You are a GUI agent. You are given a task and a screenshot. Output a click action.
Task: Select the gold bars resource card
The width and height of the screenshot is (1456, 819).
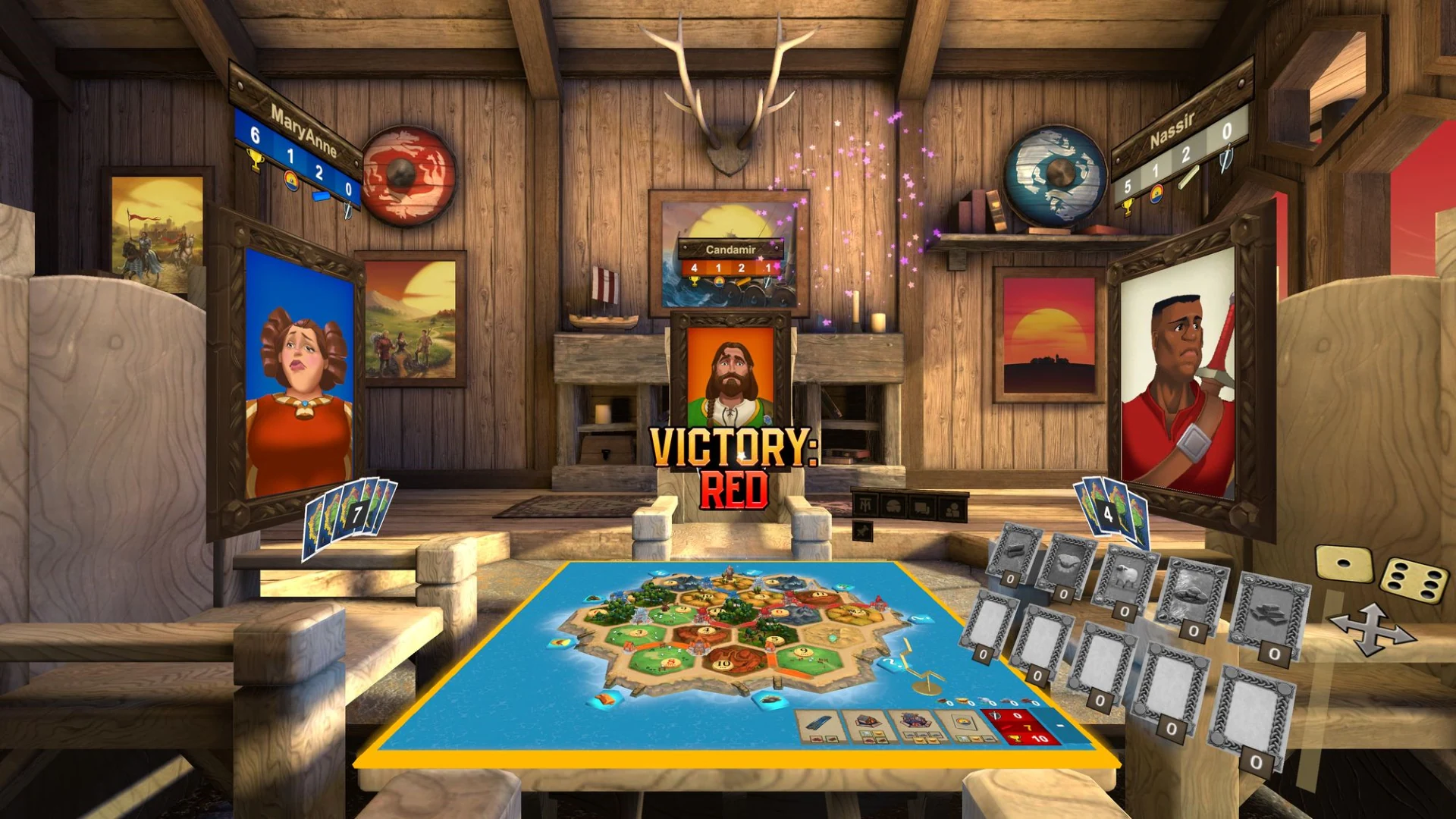[x=1269, y=614]
